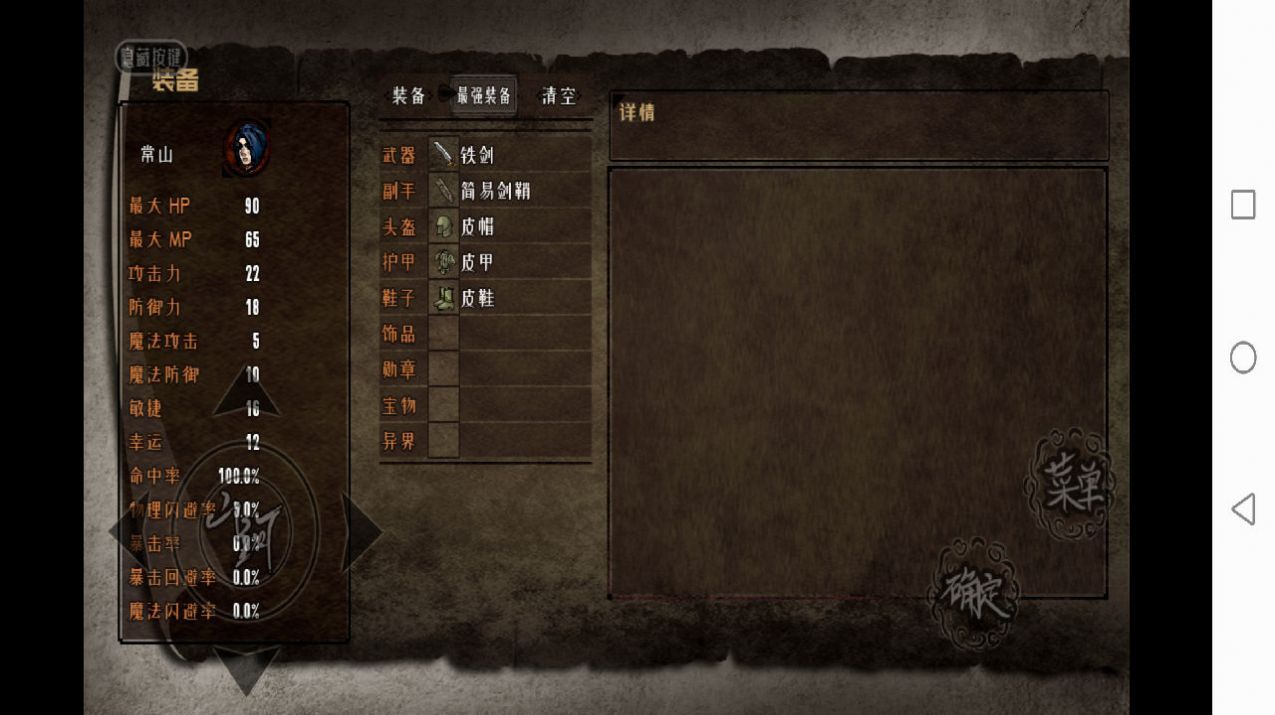Select the 简易剑鞘 off-hand slot
The image size is (1275, 715).
click(x=510, y=191)
